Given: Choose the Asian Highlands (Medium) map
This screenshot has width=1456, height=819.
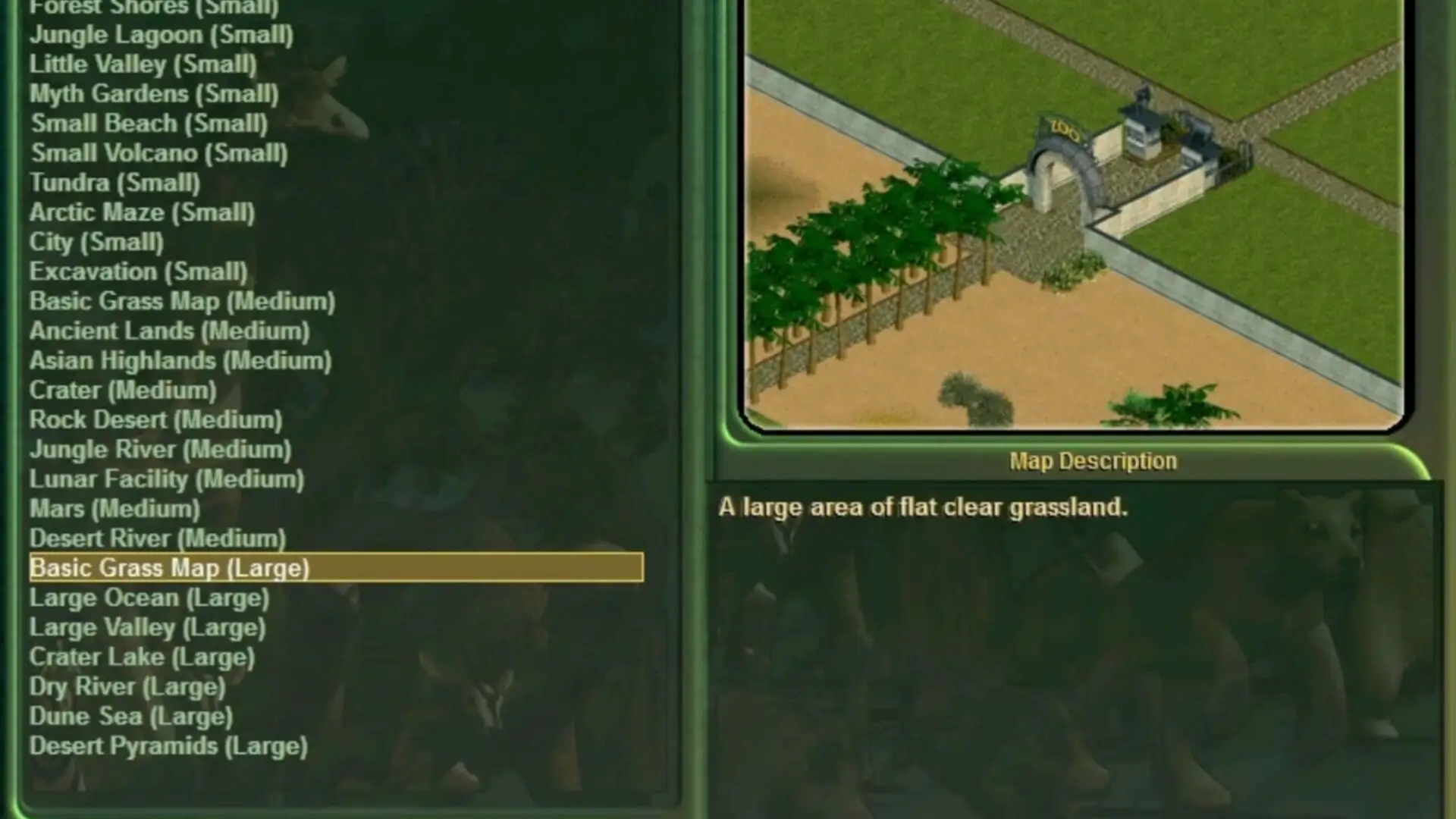Looking at the screenshot, I should tap(180, 360).
